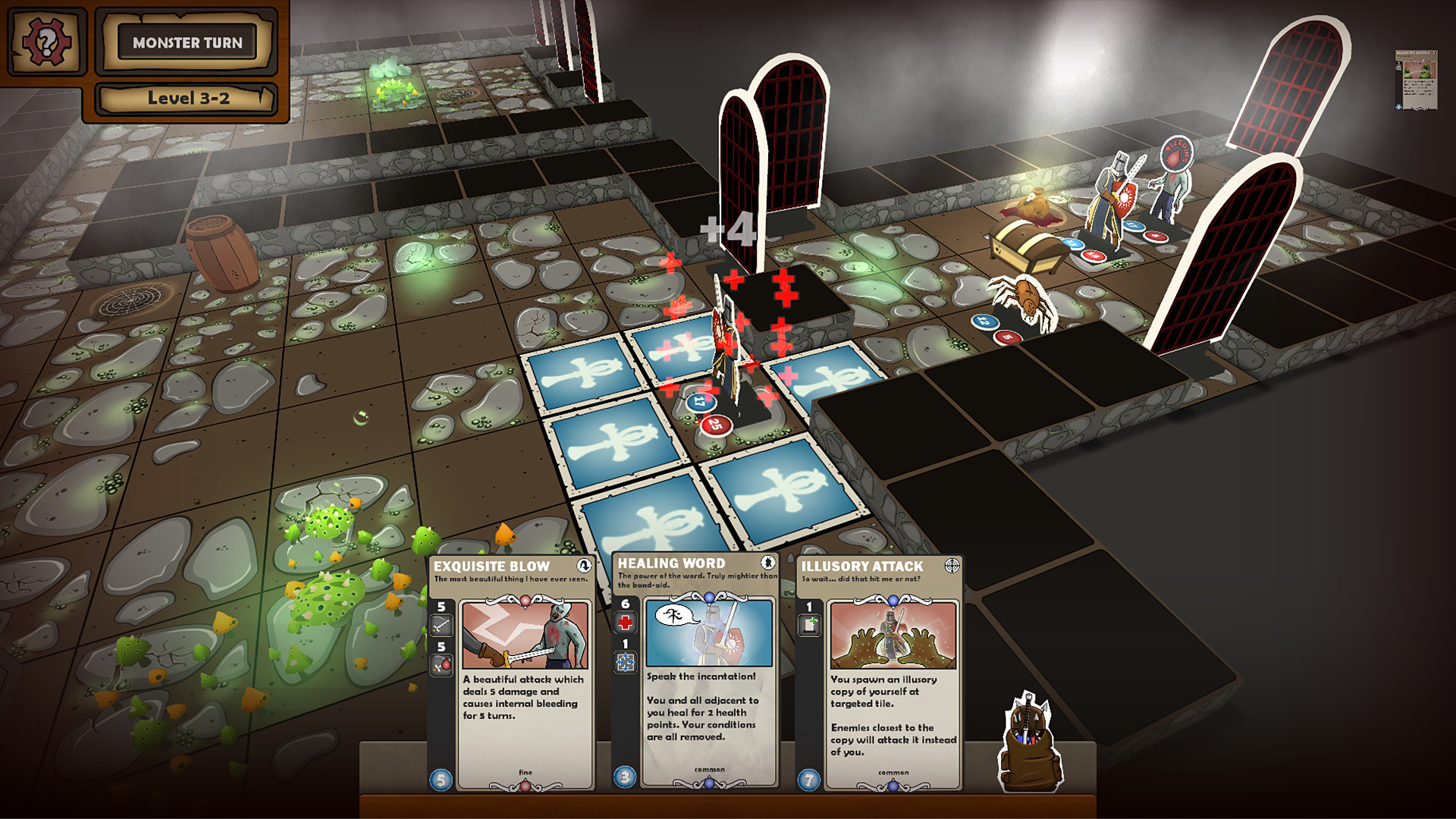Click the red cross heal icon on Healing Word
Screen dimensions: 1456x819
pyautogui.click(x=626, y=622)
